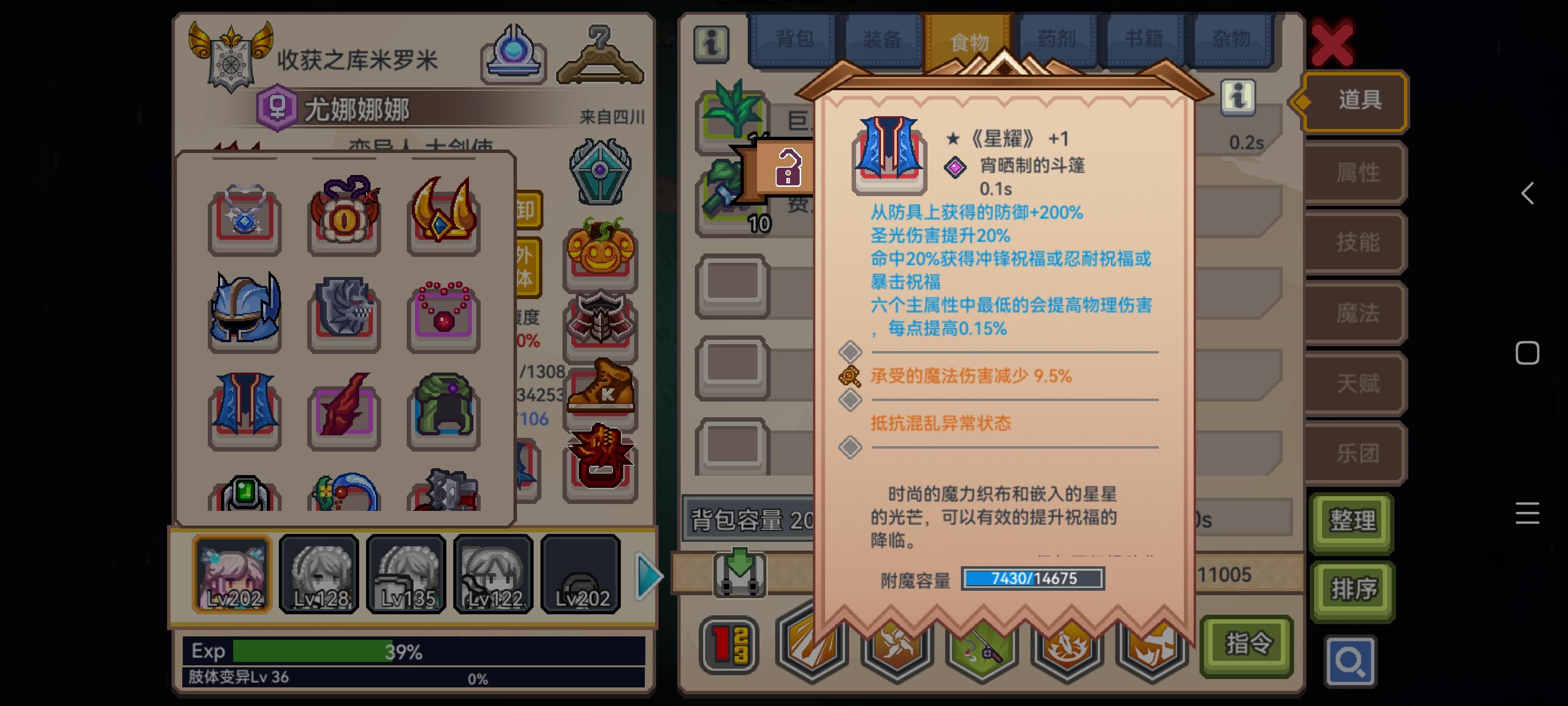Click the magnifying glass search icon
This screenshot has width=1568, height=706.
tap(1351, 661)
